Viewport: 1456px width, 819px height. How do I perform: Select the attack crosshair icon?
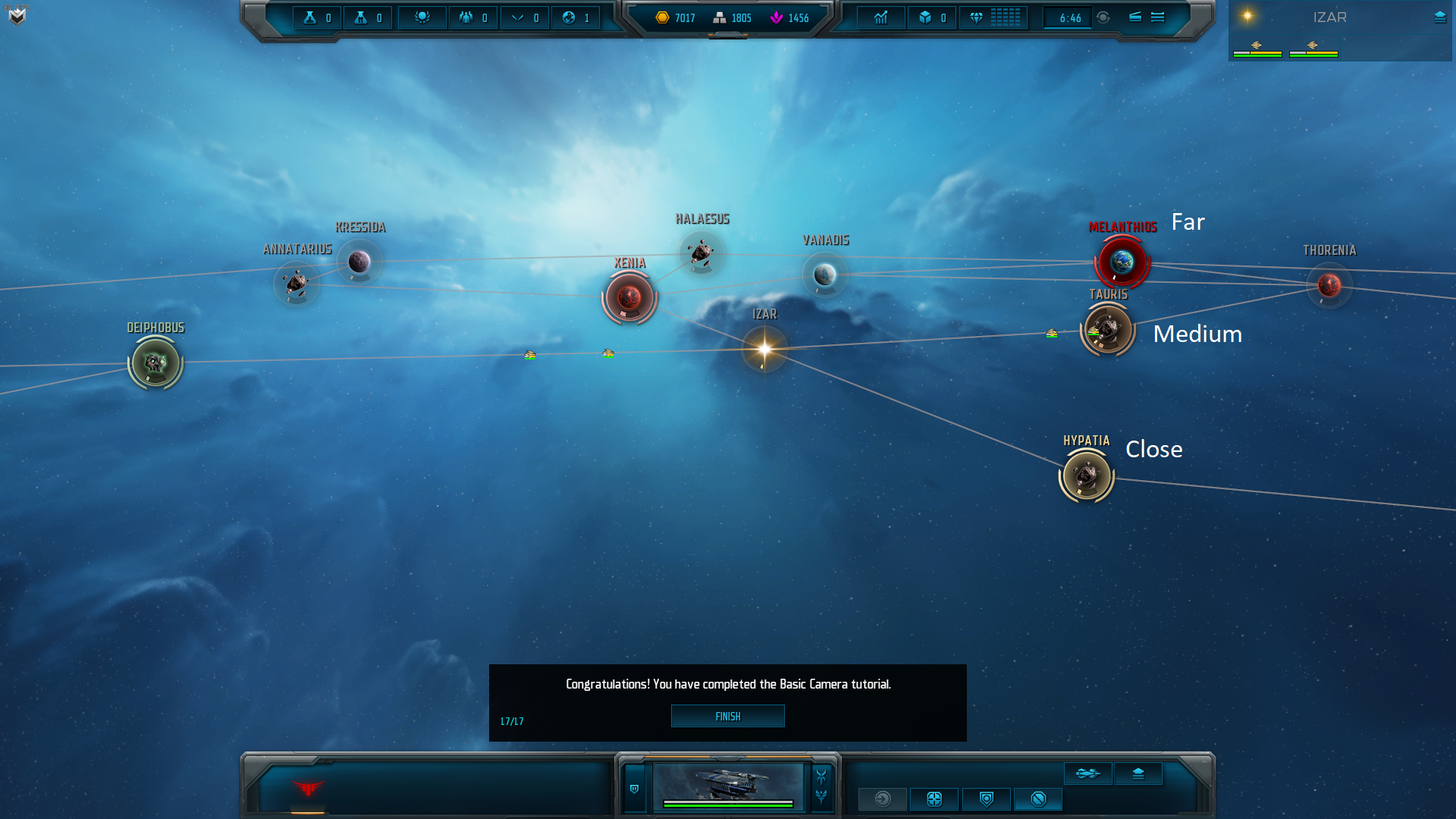[934, 799]
